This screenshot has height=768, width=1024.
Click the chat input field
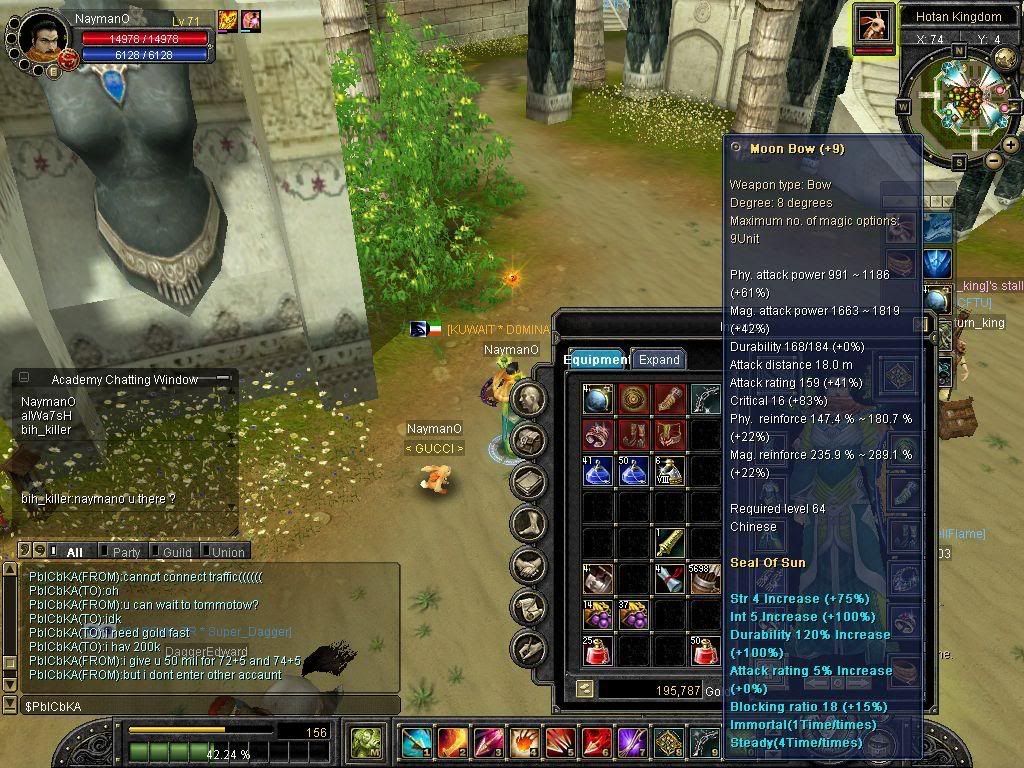(200, 706)
